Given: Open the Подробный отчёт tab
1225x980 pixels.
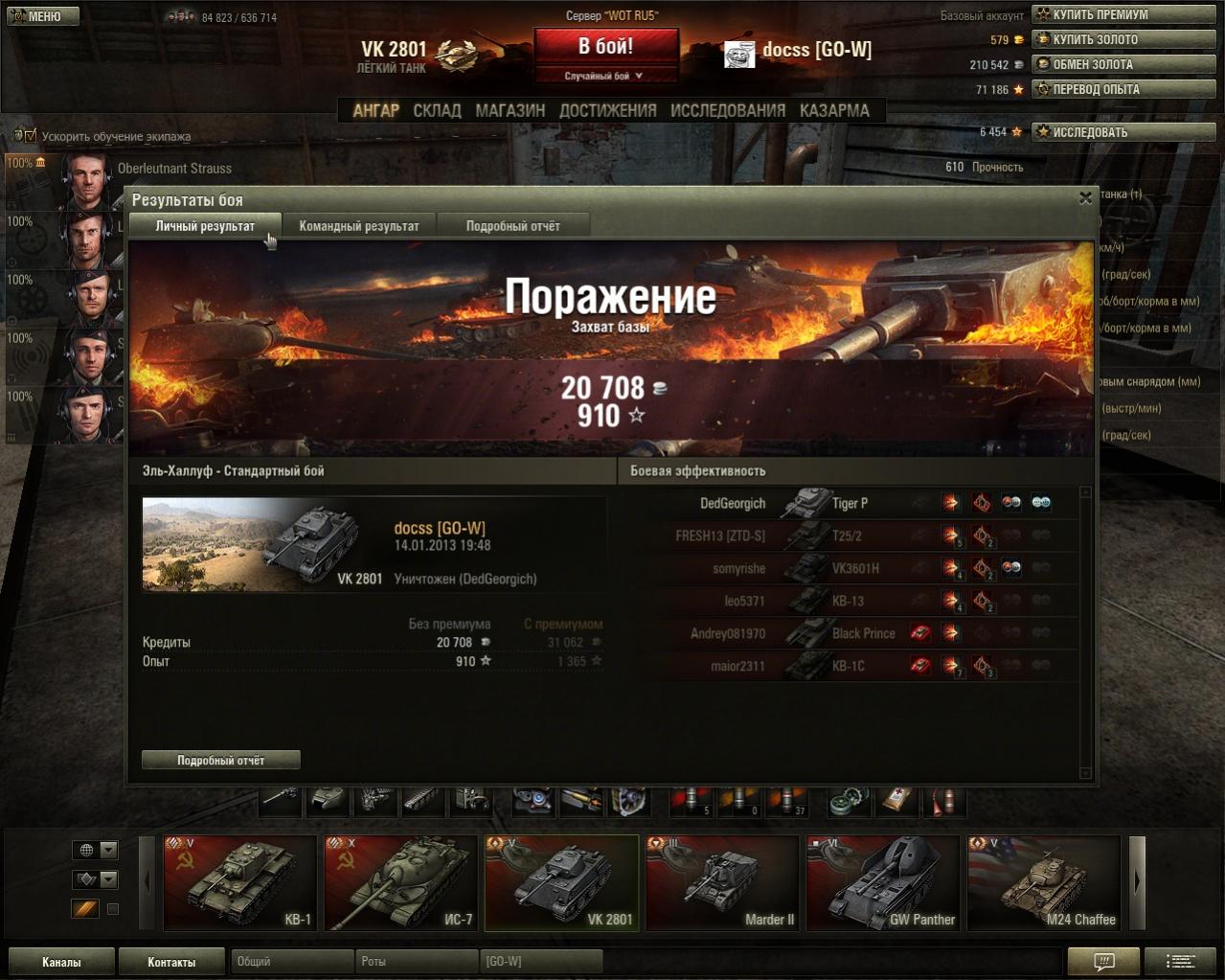Looking at the screenshot, I should (512, 226).
